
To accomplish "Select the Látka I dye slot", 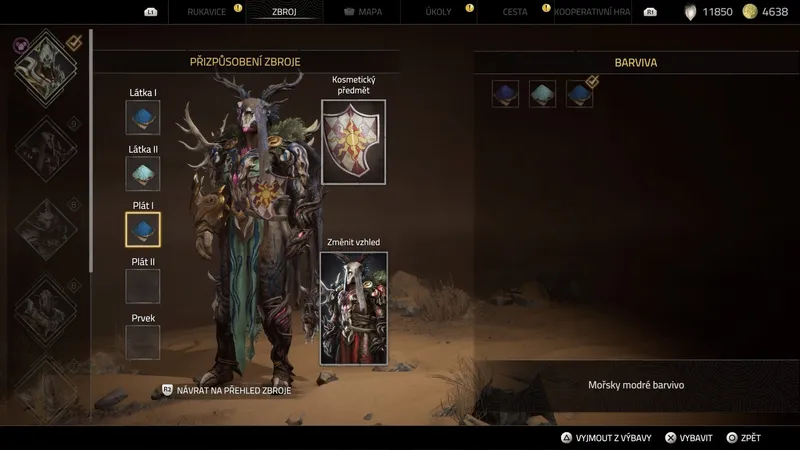I will pos(143,117).
